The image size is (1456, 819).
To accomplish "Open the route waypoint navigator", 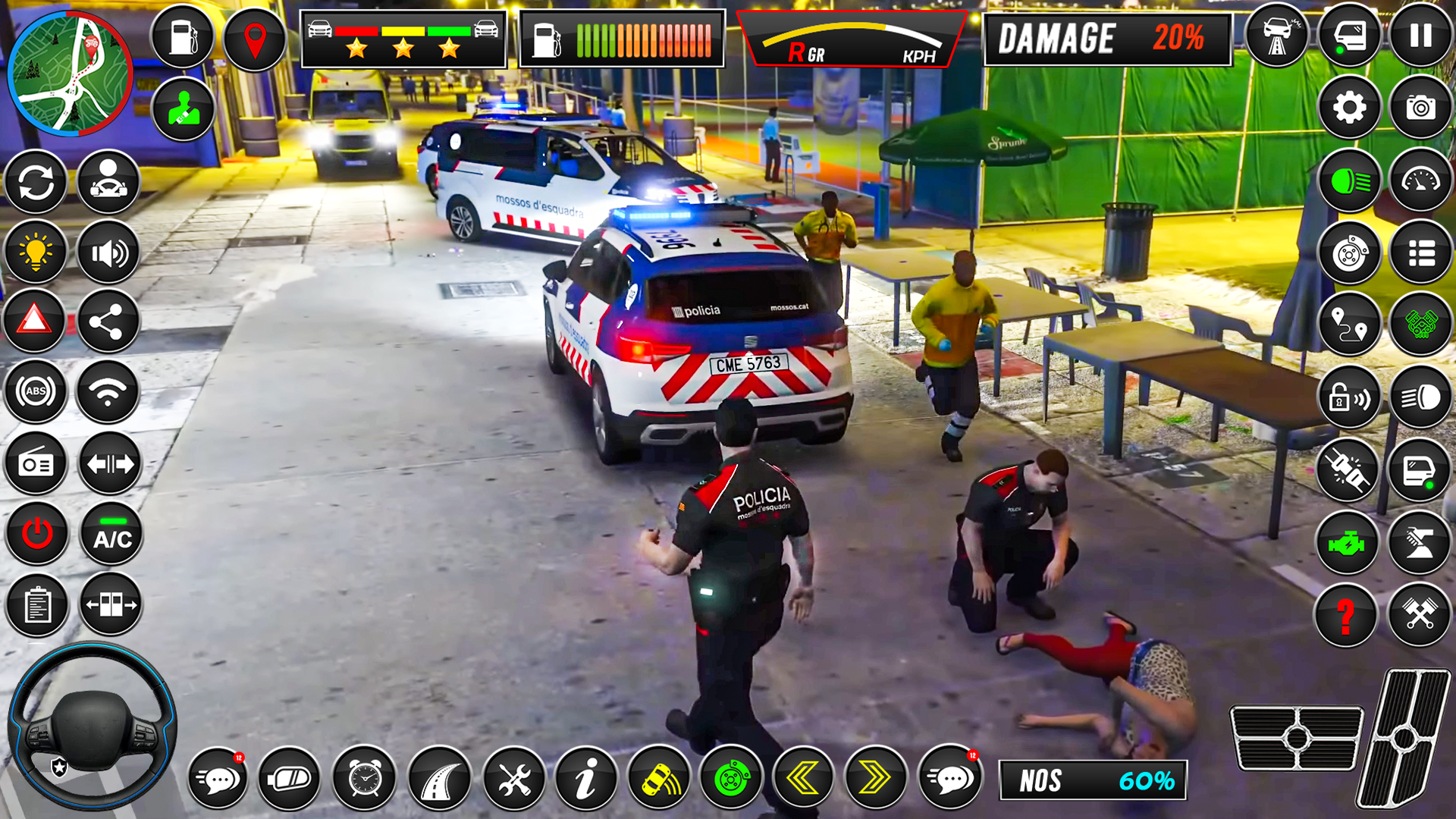I will (1349, 324).
